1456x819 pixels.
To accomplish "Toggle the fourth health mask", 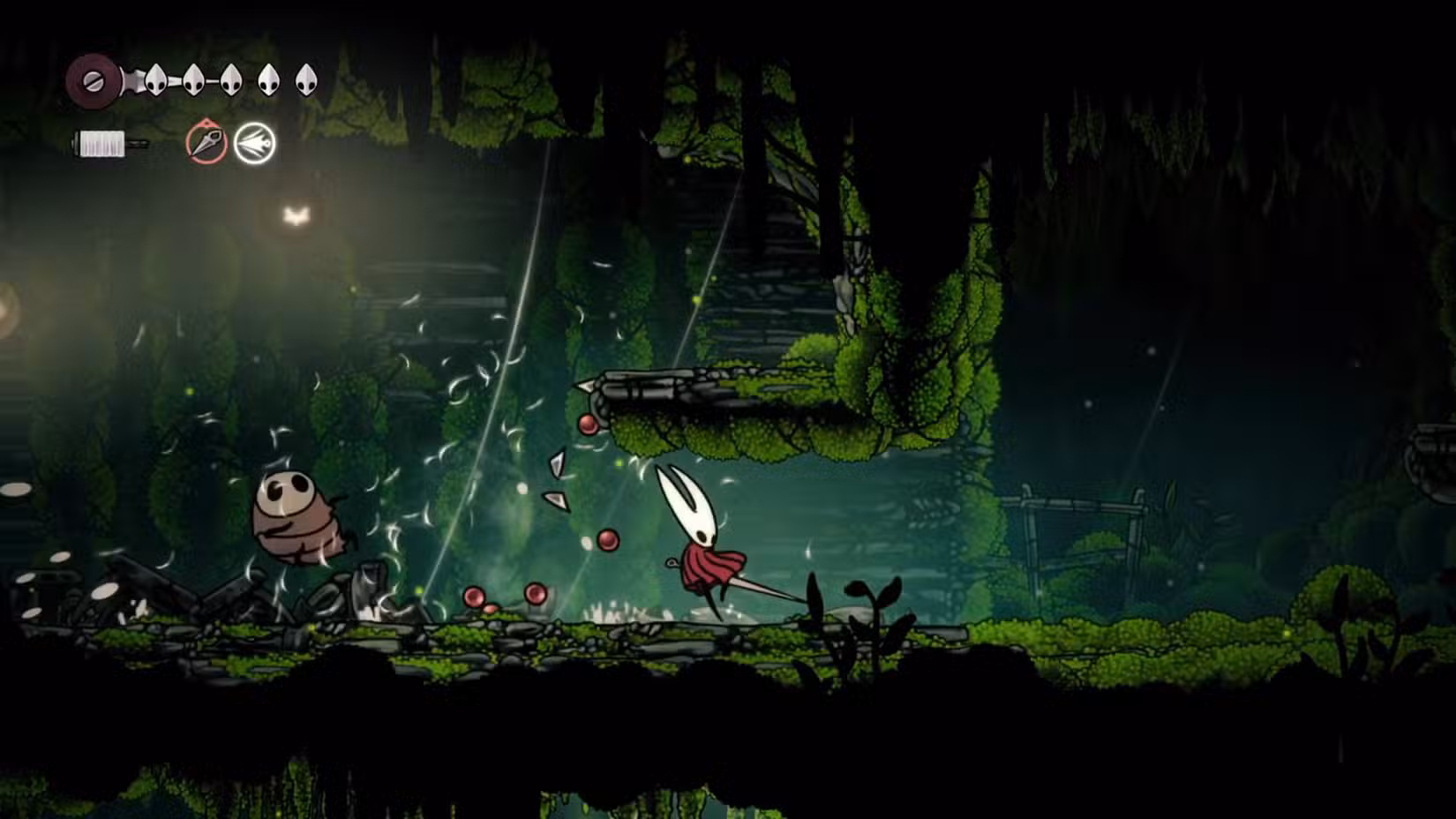I will tap(269, 80).
